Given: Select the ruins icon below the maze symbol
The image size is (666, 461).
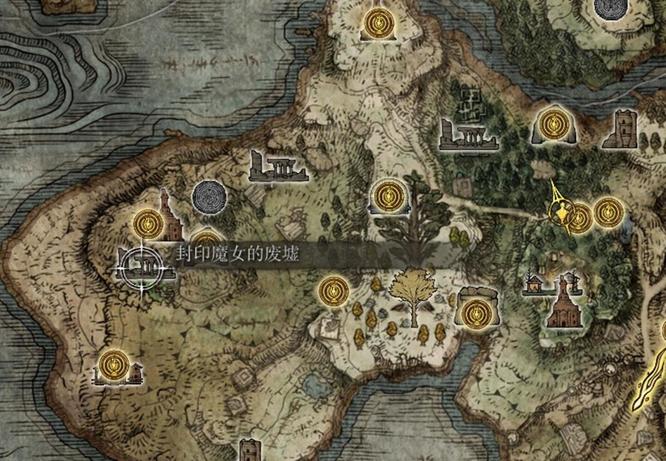Looking at the screenshot, I should (466, 130).
